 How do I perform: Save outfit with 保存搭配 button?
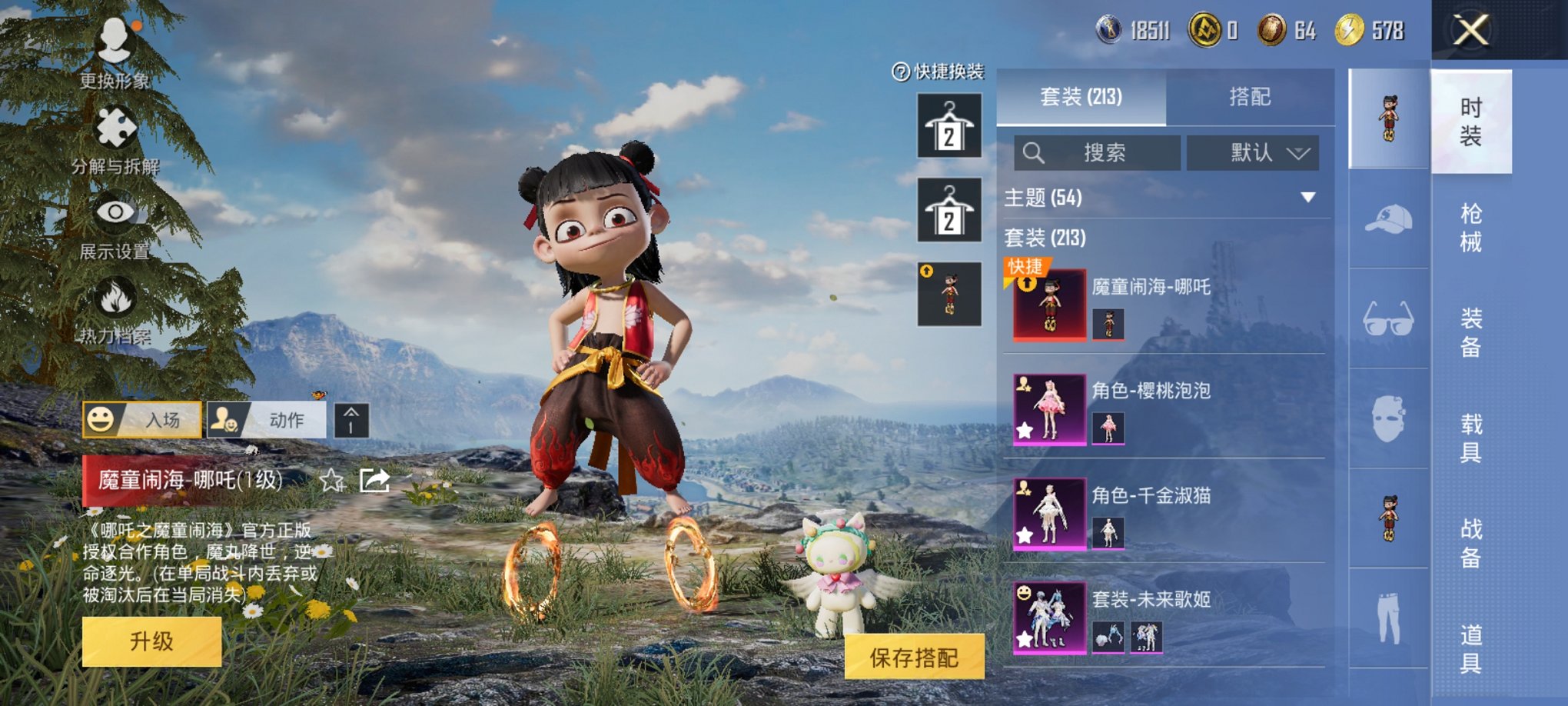(x=914, y=657)
